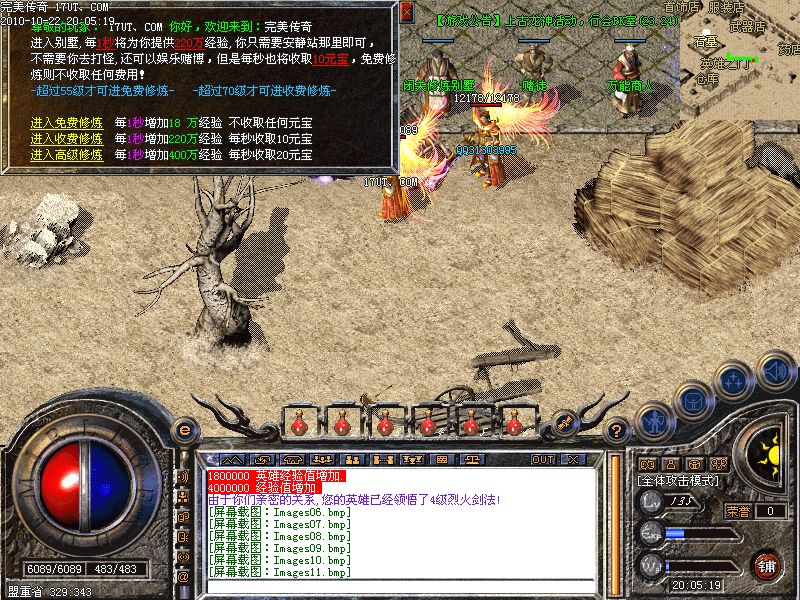Open the bag via the chest icon
Screen dimensions: 800x600
click(693, 399)
